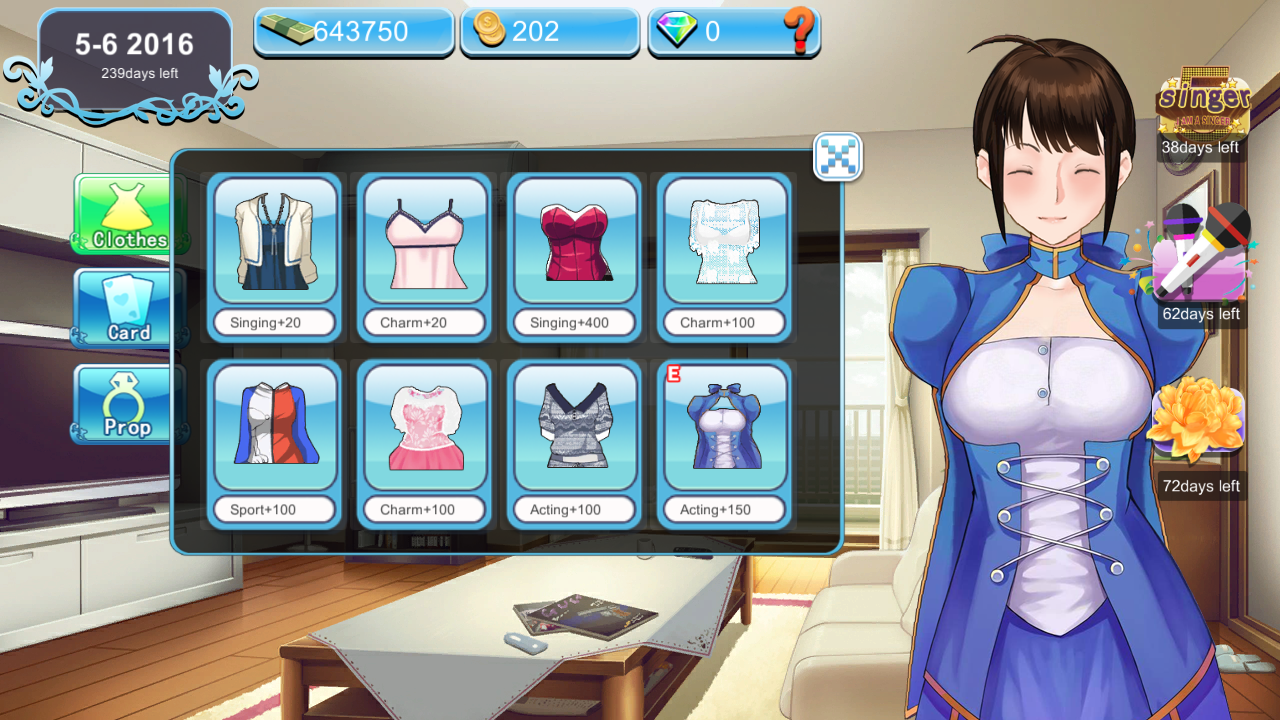Image resolution: width=1280 pixels, height=720 pixels.
Task: Open the orange flower event icon
Action: [1199, 424]
